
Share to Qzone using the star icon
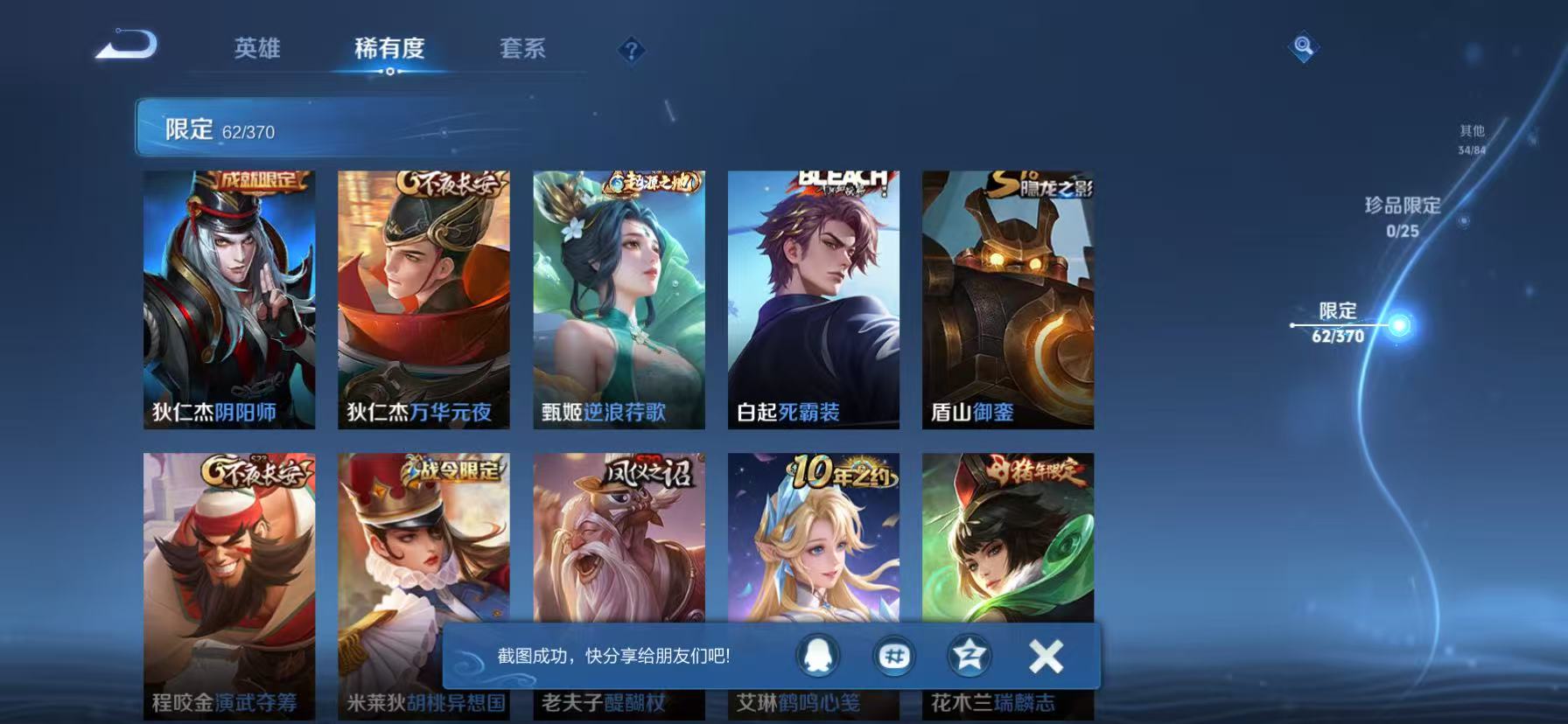pyautogui.click(x=969, y=656)
